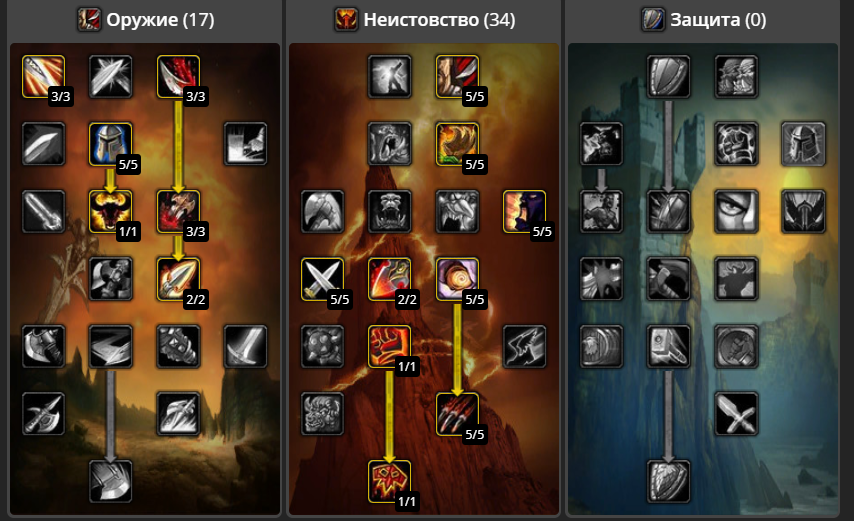Click the red-haired face talent atop Fury

tap(457, 76)
